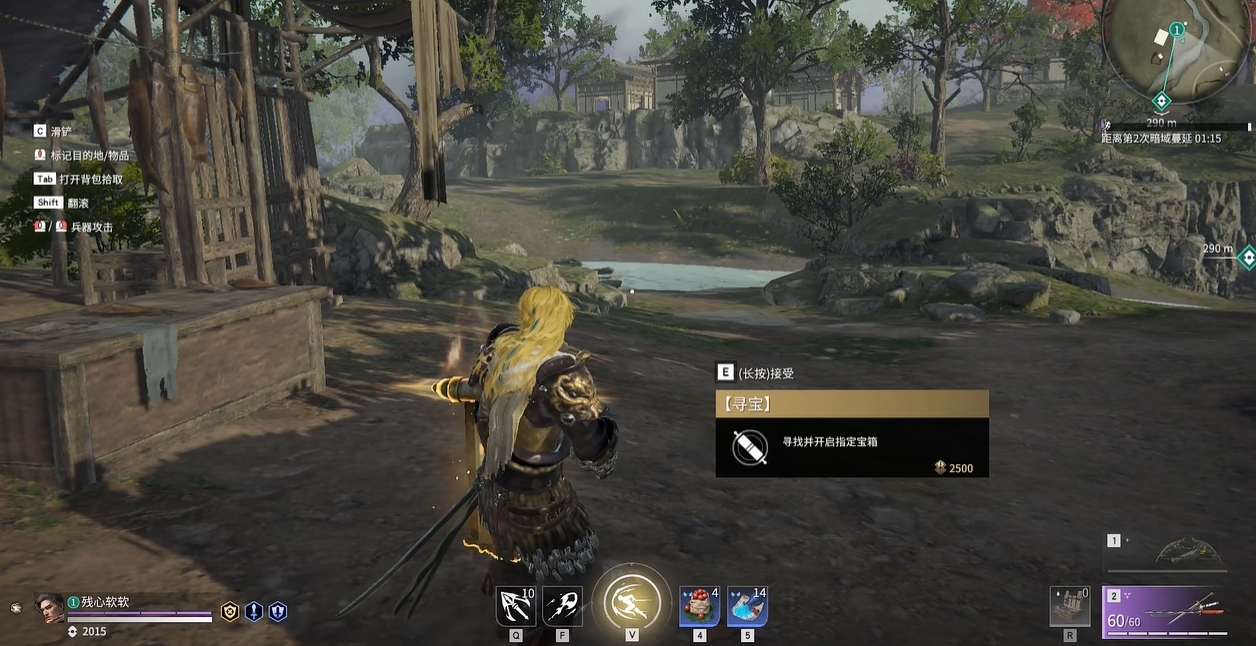Click the player portrait of 残心软软
1256x646 pixels.
(50, 609)
